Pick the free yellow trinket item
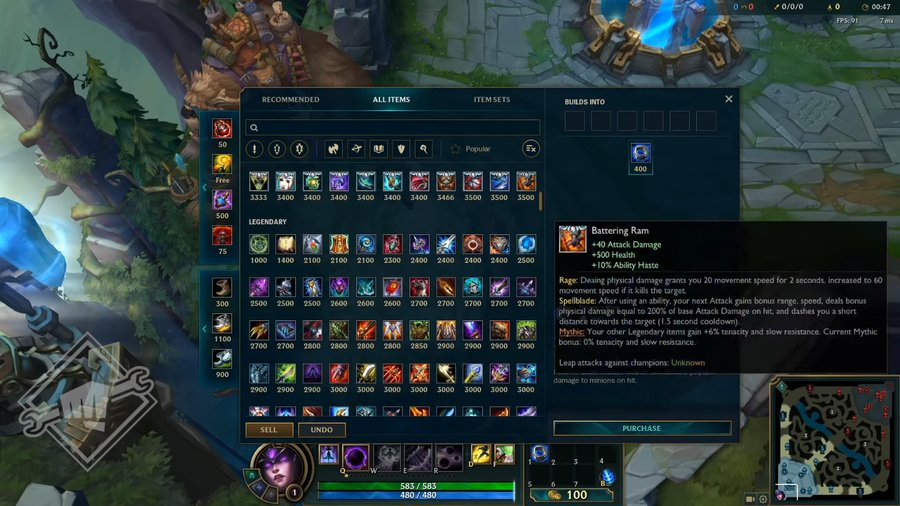 point(222,164)
